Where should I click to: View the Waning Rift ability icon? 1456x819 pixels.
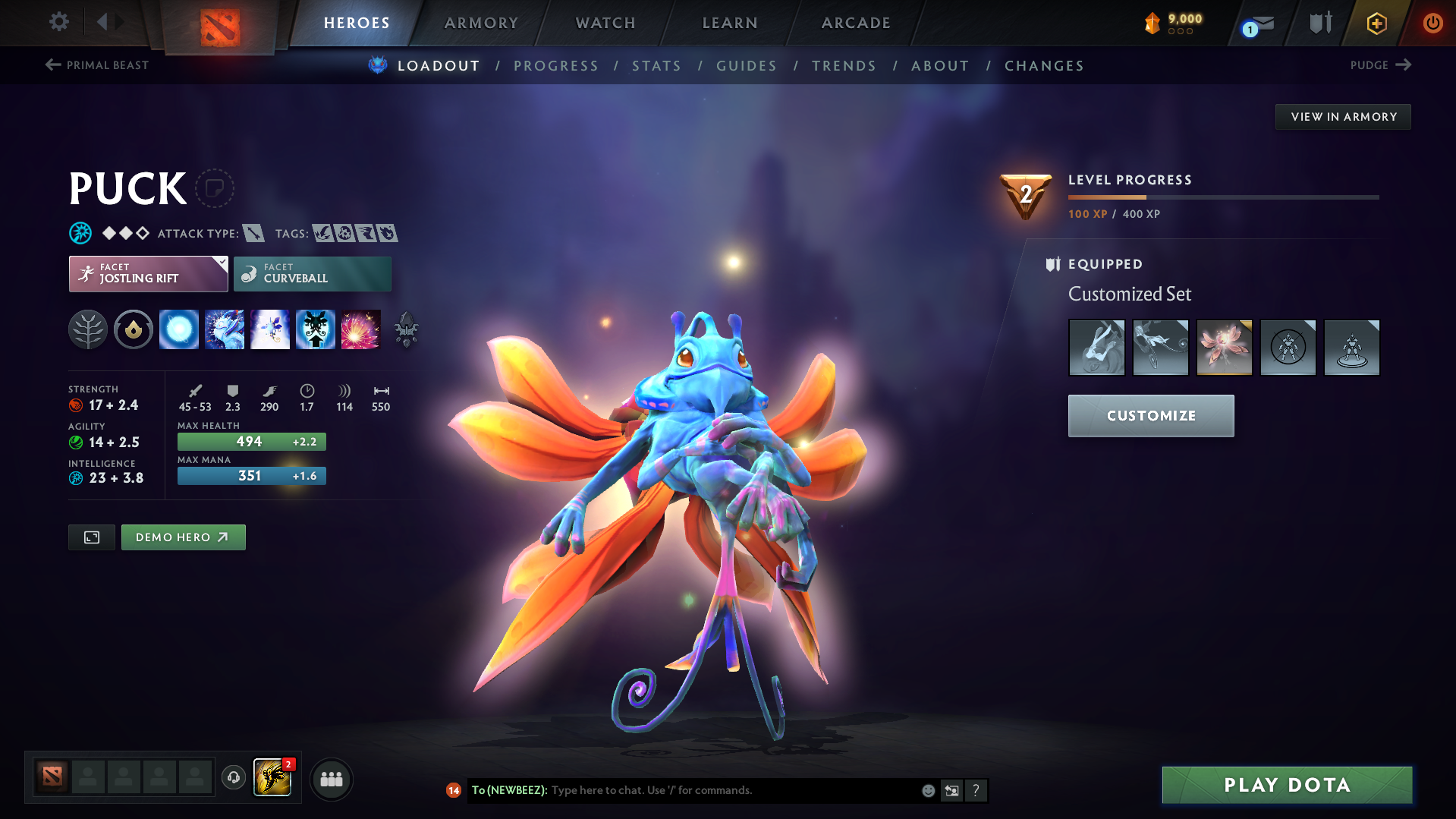tap(225, 329)
